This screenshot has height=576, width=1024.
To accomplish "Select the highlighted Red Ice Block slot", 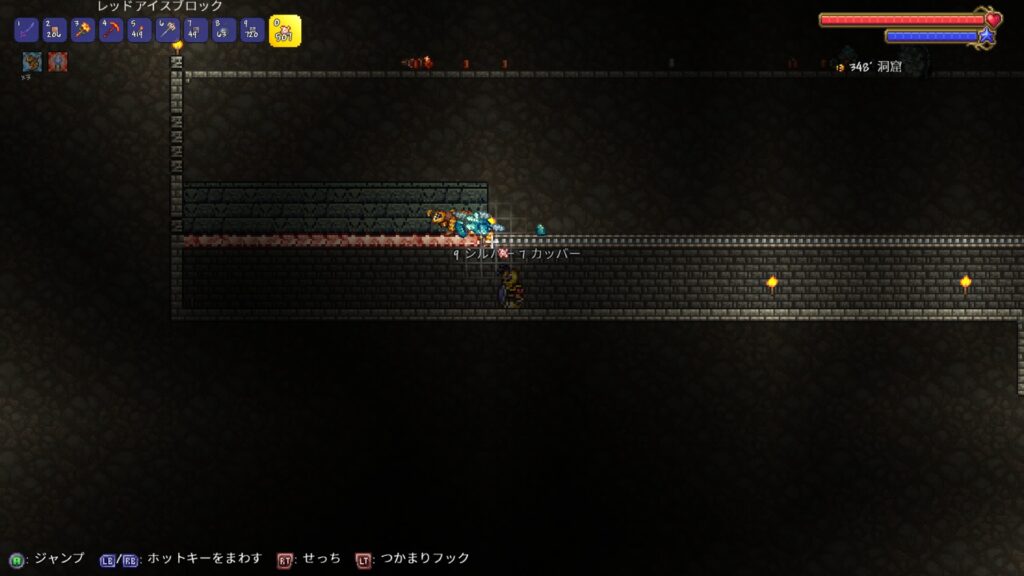I will [x=284, y=30].
